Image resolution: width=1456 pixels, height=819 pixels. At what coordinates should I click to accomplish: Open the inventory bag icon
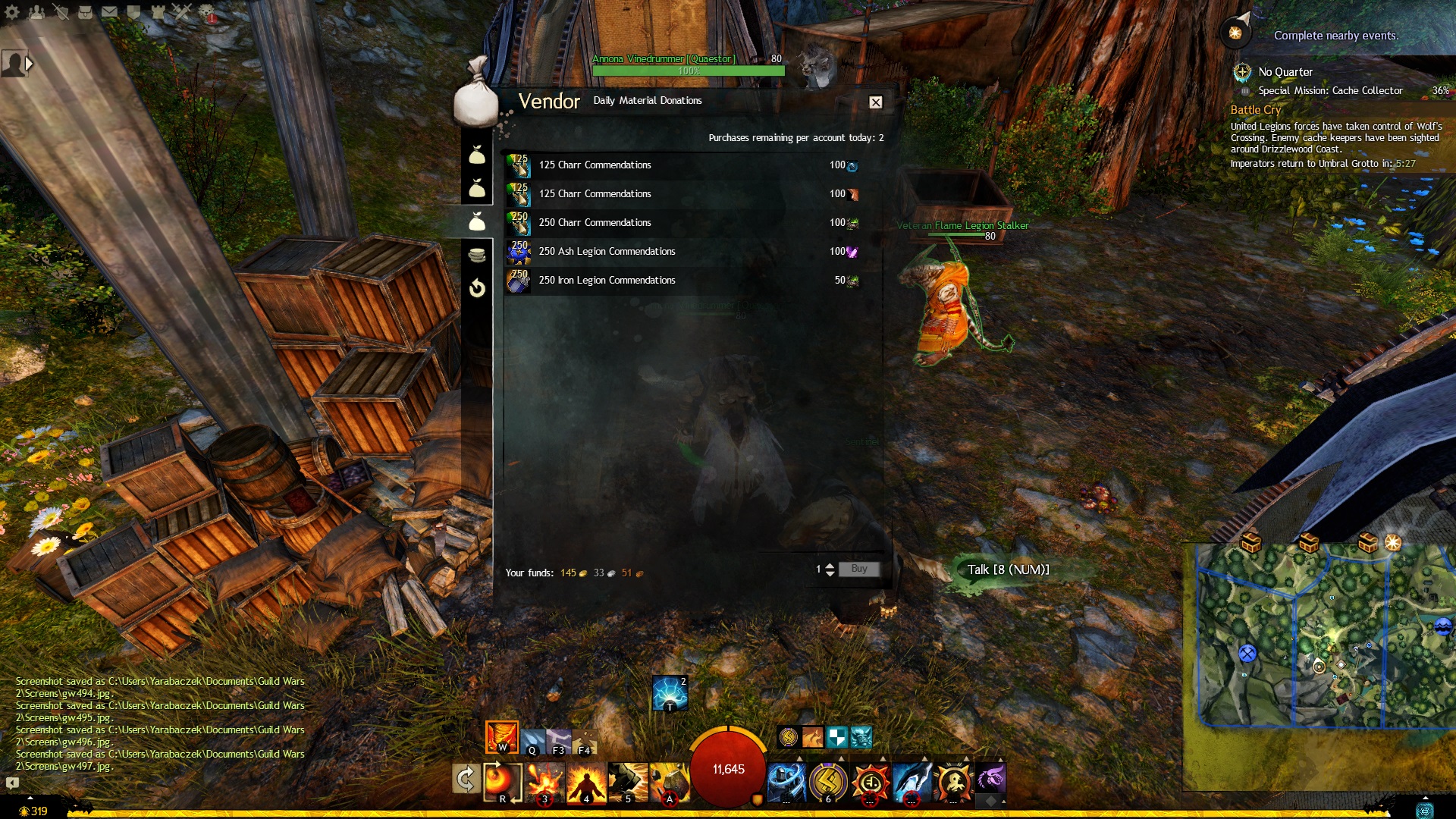pyautogui.click(x=85, y=12)
